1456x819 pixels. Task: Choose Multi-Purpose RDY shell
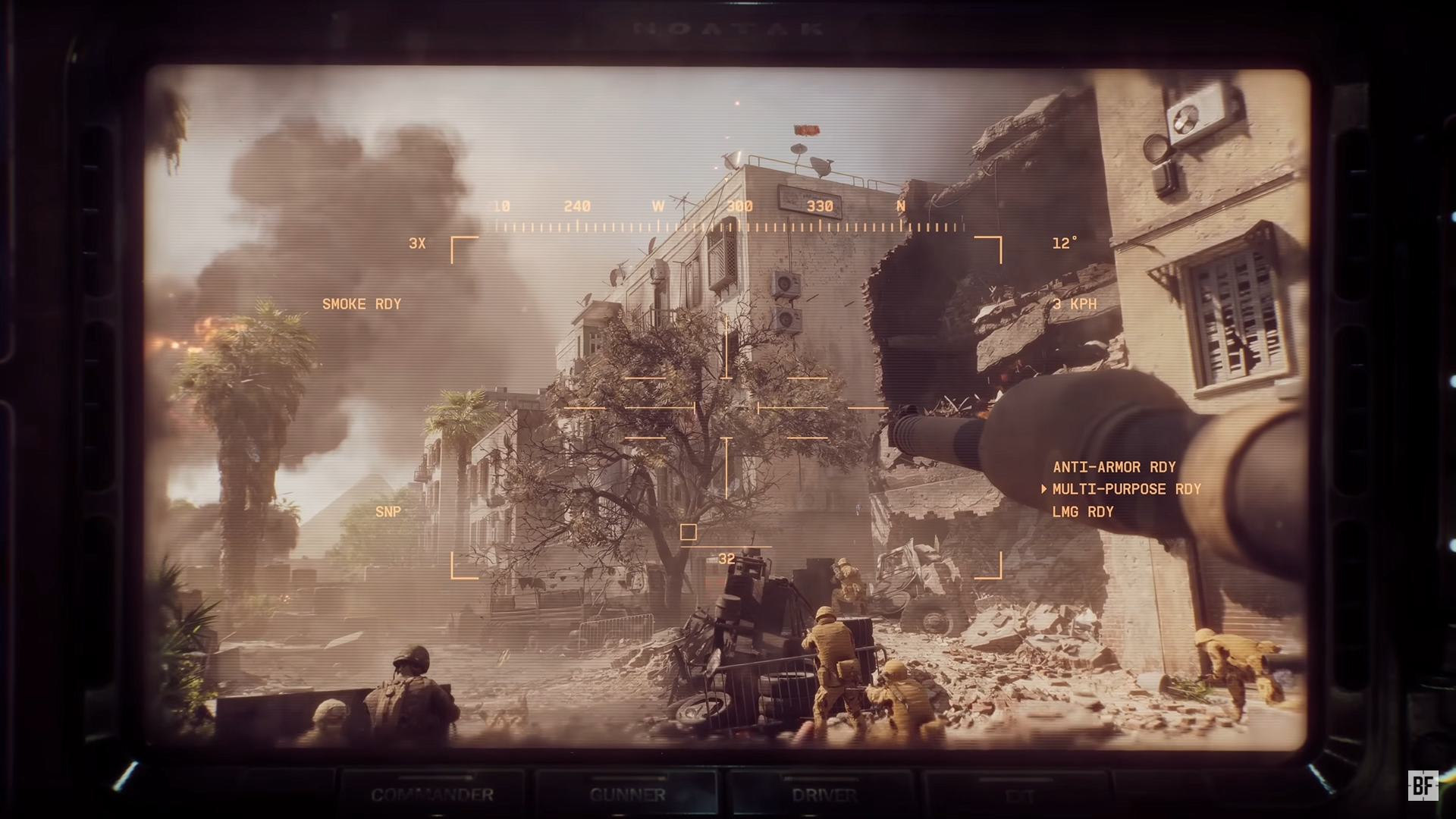click(x=1126, y=489)
